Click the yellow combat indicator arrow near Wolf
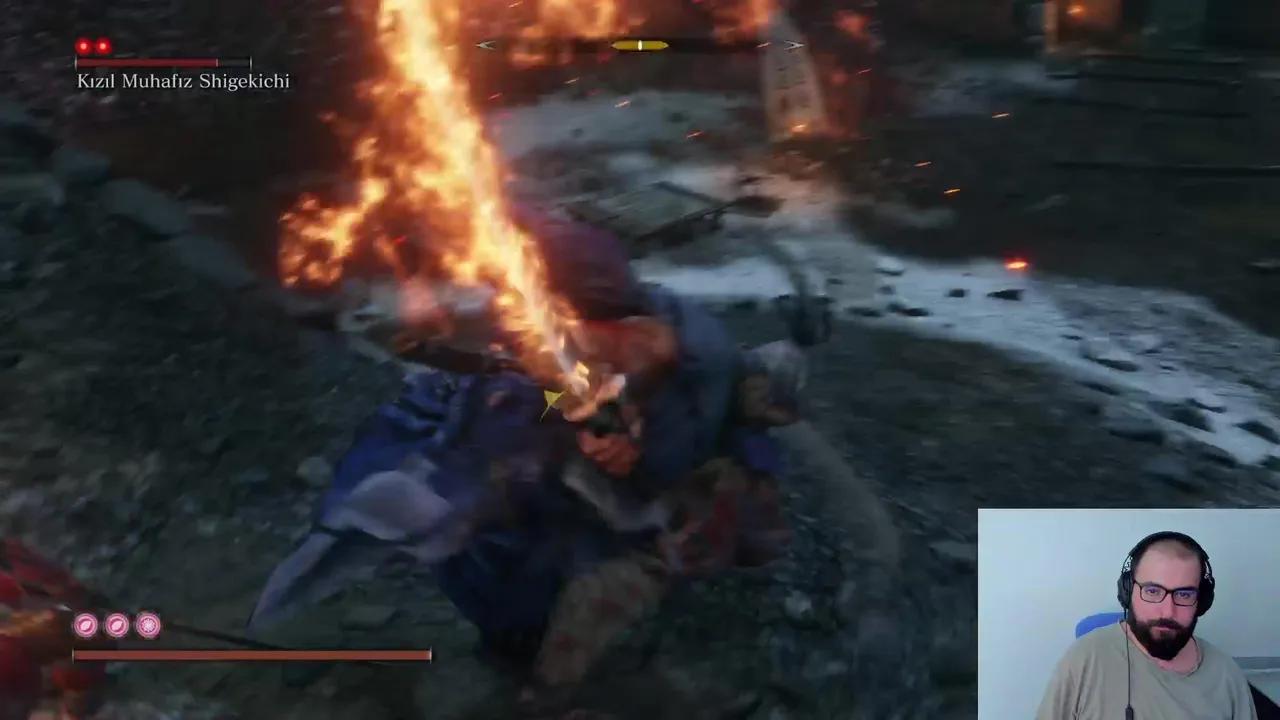Image resolution: width=1280 pixels, height=720 pixels. point(551,398)
